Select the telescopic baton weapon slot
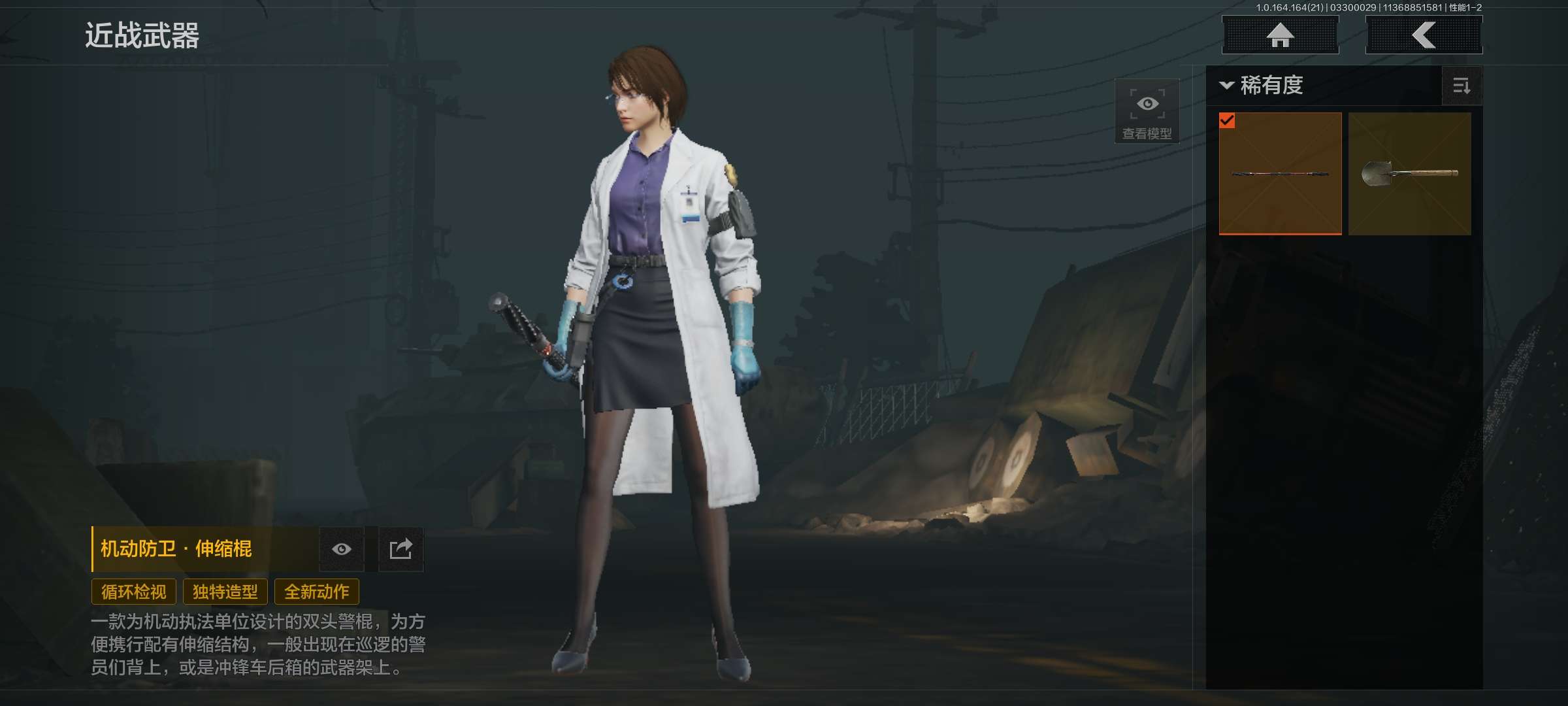Image resolution: width=1568 pixels, height=706 pixels. pos(1280,173)
